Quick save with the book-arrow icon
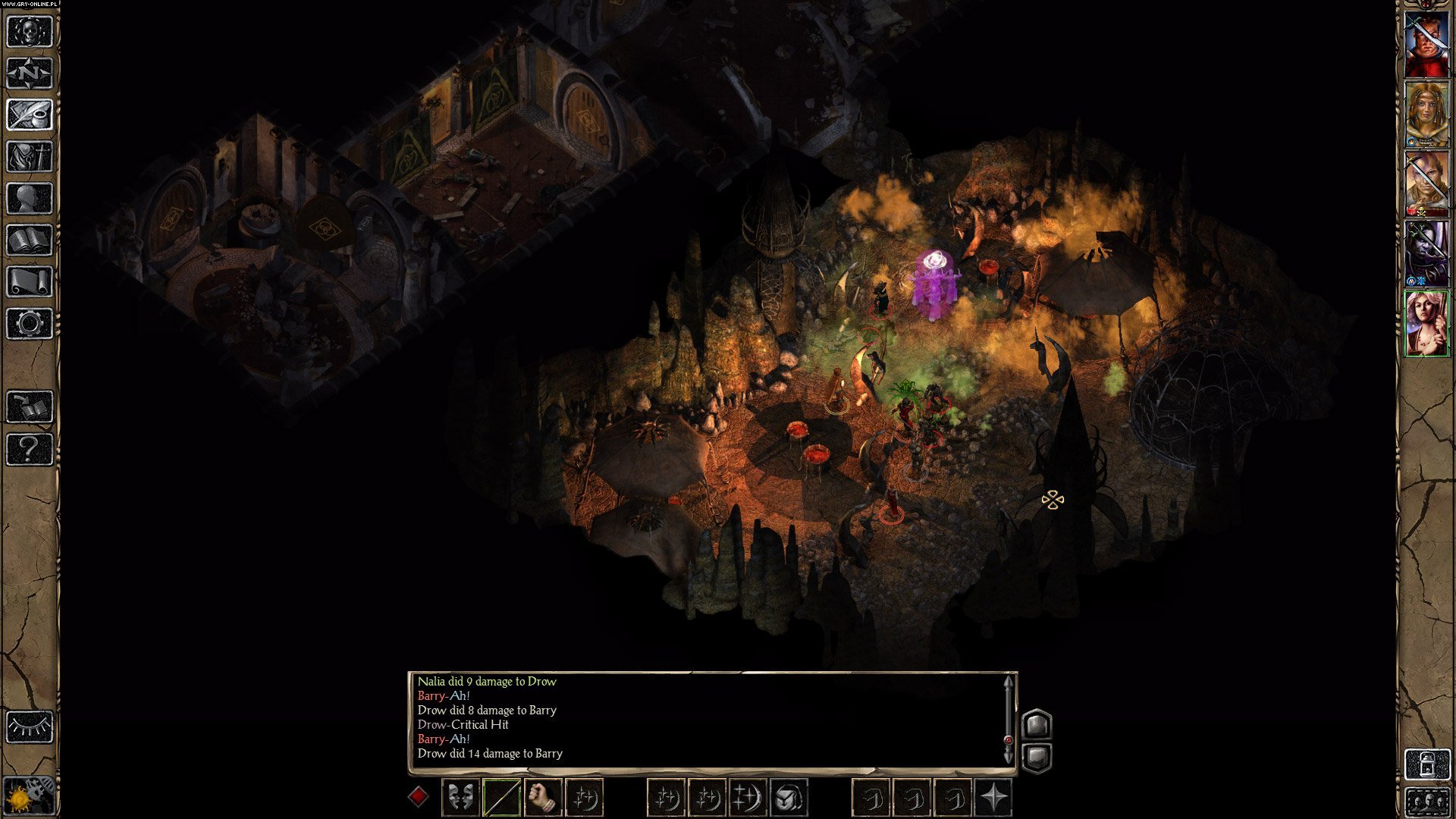This screenshot has width=1456, height=819. coord(30,407)
